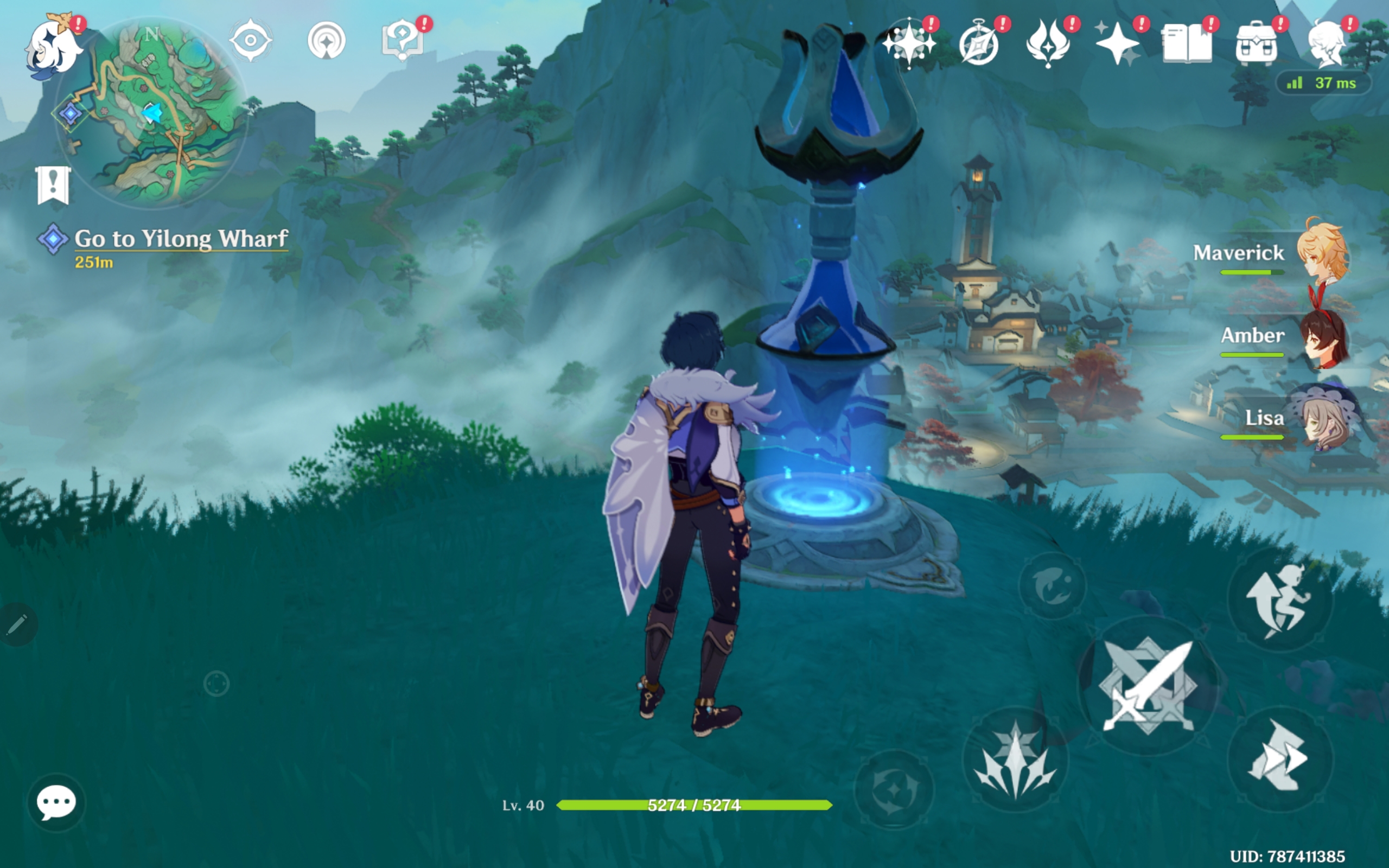Tap the Jump button

[x=1279, y=600]
